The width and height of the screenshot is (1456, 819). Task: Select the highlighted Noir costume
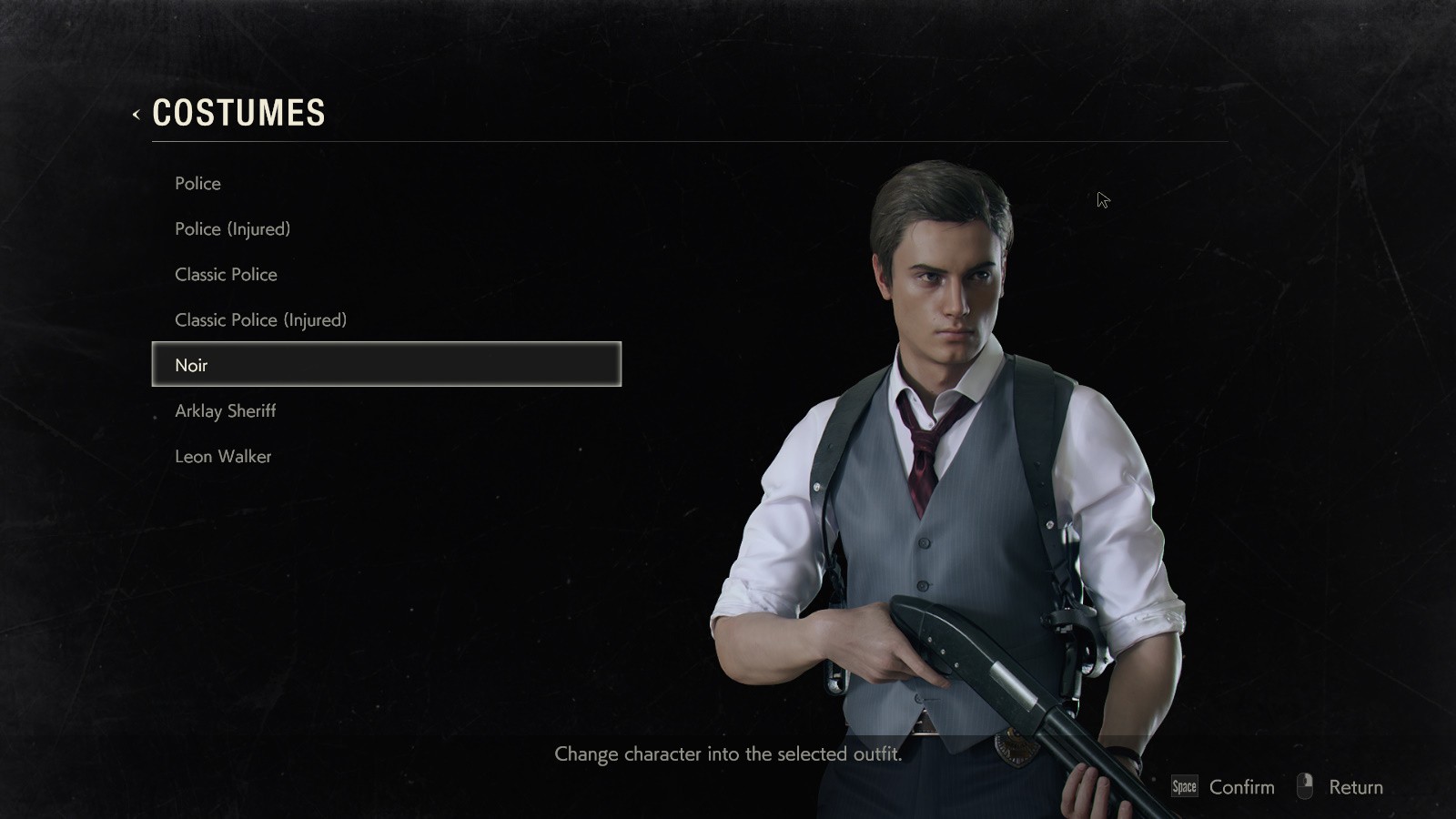pos(386,365)
